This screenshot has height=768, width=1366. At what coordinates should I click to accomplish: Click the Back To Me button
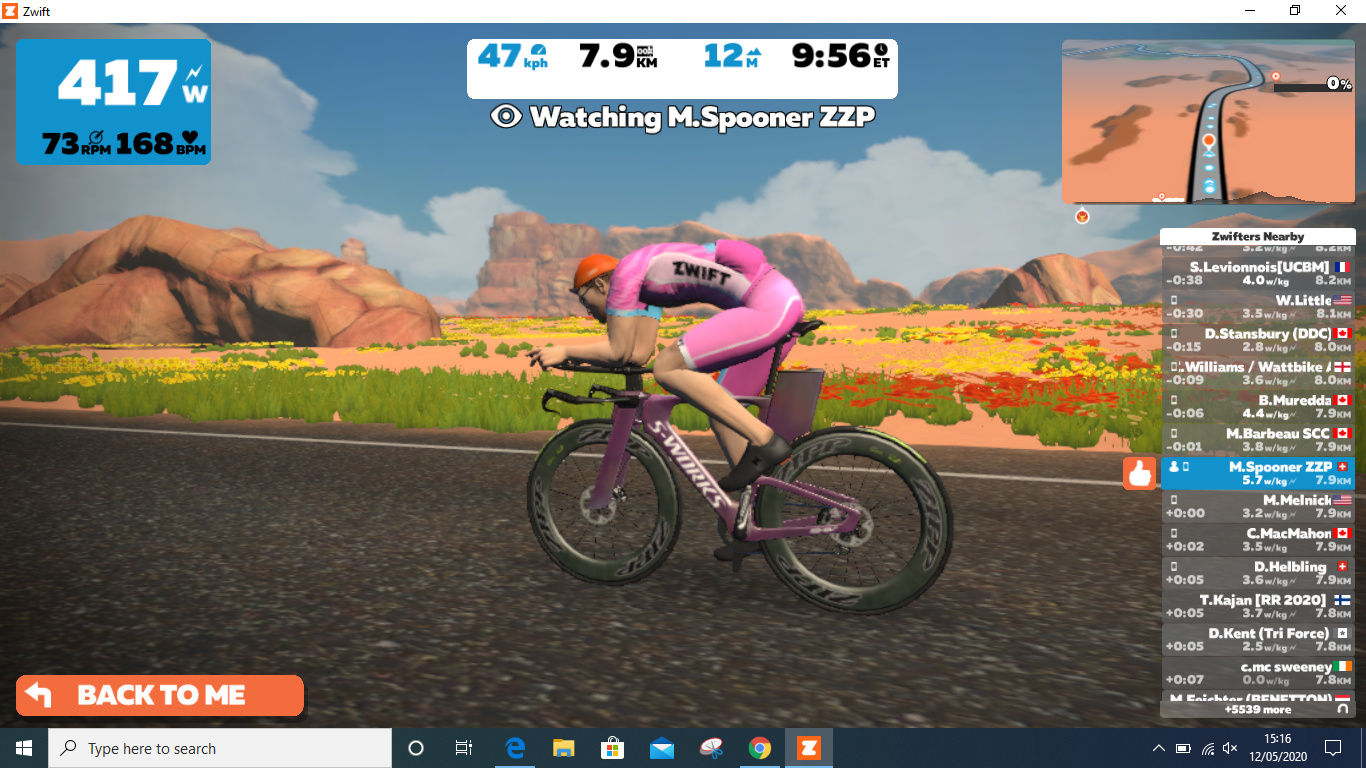click(160, 696)
